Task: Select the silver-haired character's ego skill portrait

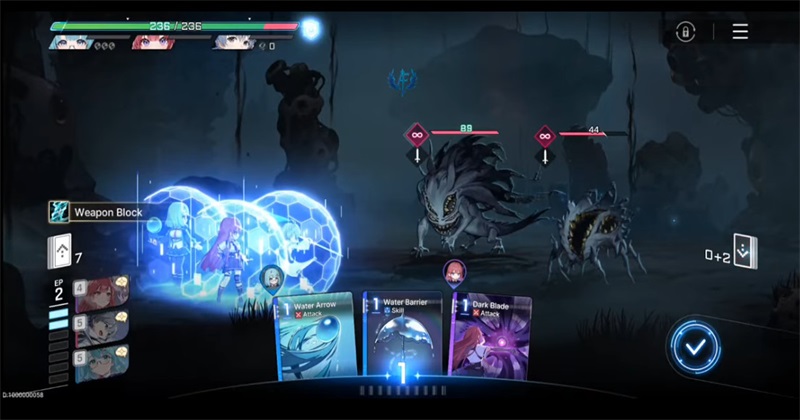Action: (x=101, y=326)
